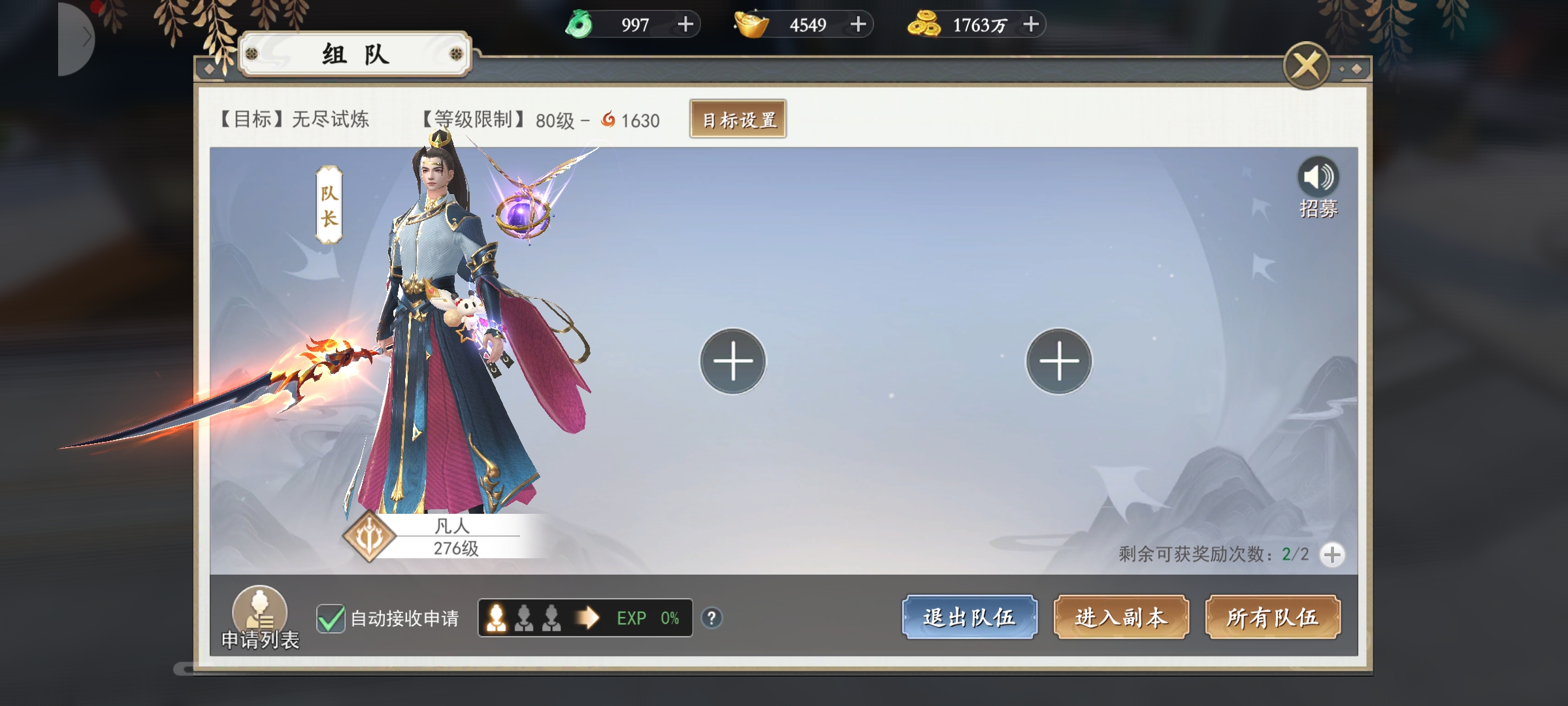Close the team panel with the X
1568x706 pixels.
pyautogui.click(x=1306, y=65)
